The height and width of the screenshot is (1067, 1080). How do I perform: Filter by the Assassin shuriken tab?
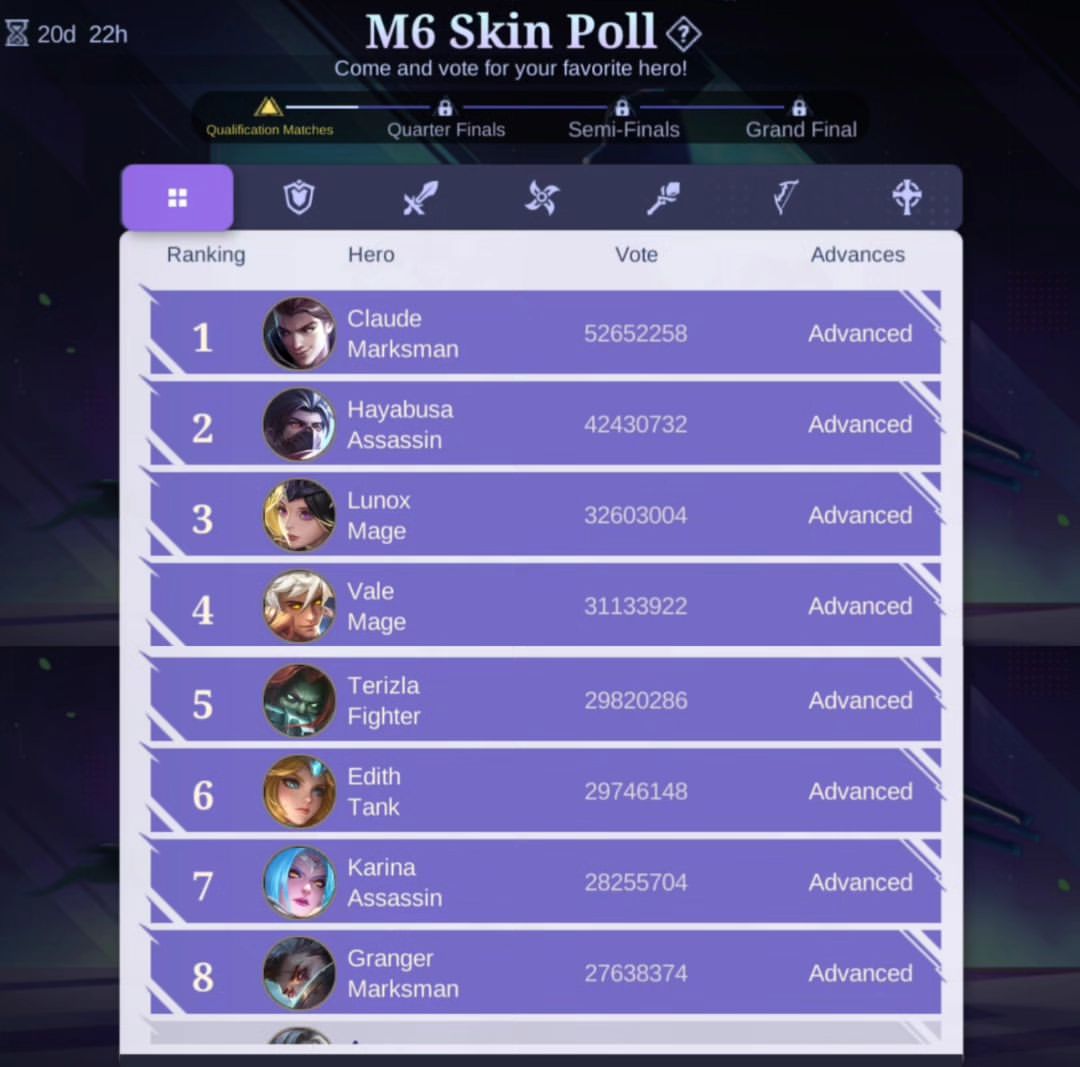542,198
